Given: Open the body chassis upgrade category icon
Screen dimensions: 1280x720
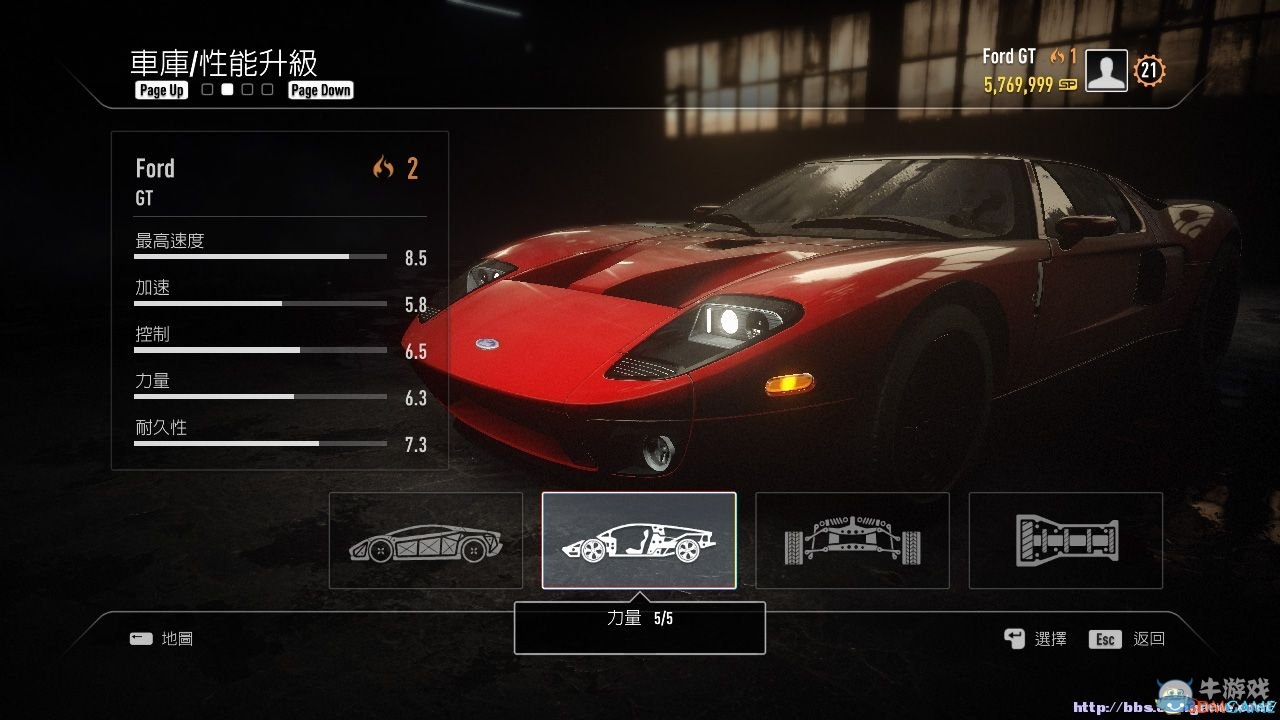Looking at the screenshot, I should 425,540.
